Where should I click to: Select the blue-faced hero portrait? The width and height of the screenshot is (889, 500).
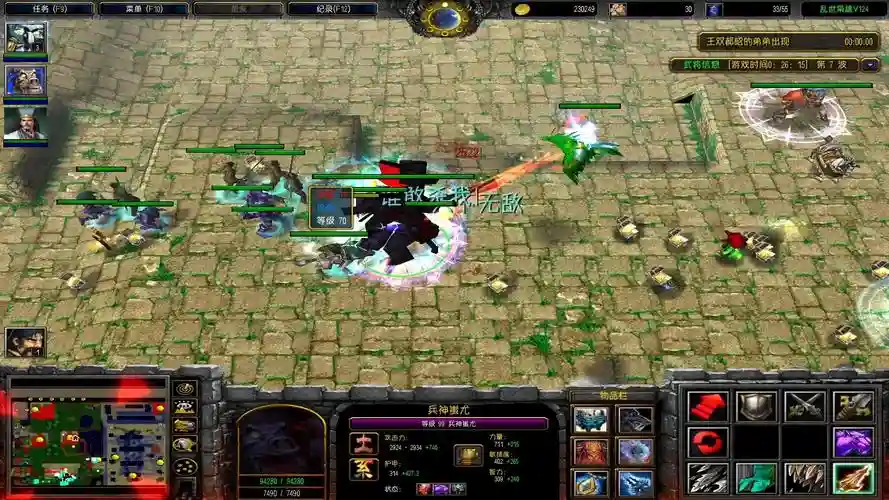point(25,80)
